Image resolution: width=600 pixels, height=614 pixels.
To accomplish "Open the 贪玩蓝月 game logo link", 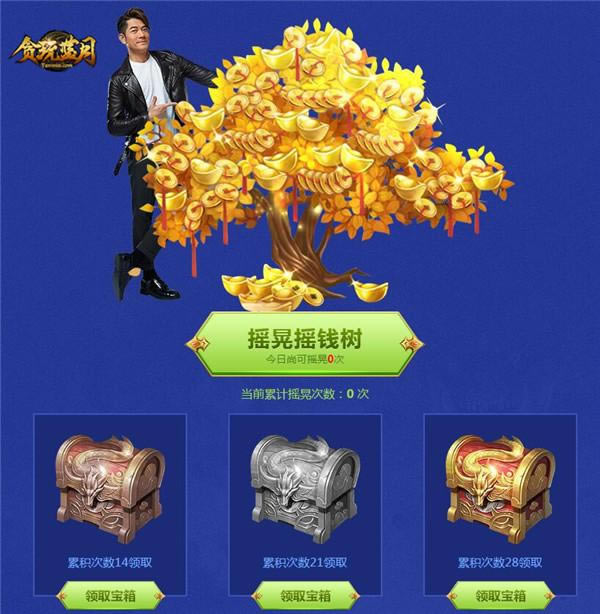I will 53,50.
